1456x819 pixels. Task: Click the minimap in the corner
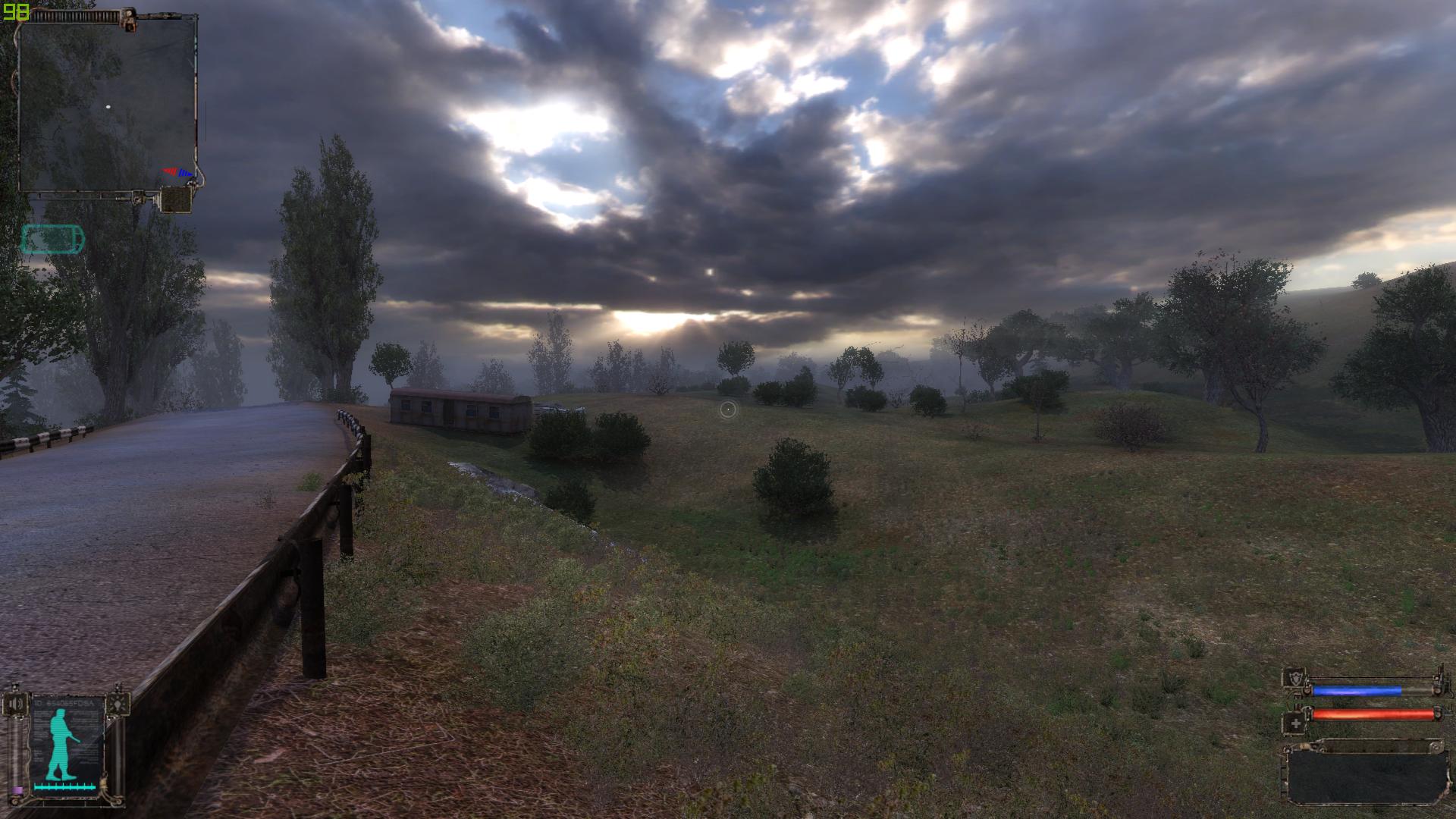pos(106,105)
